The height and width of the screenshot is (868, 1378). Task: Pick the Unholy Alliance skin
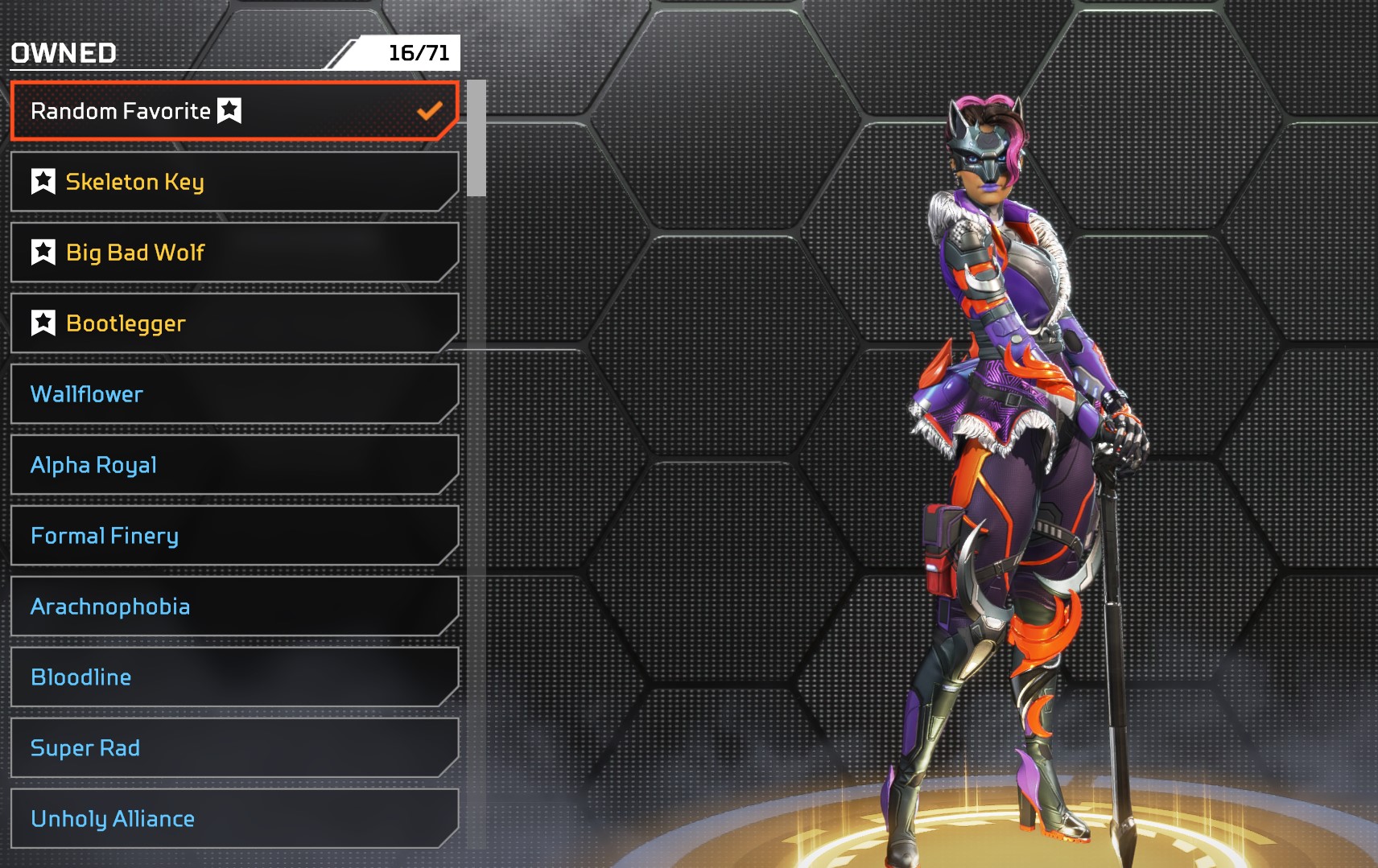coord(233,819)
